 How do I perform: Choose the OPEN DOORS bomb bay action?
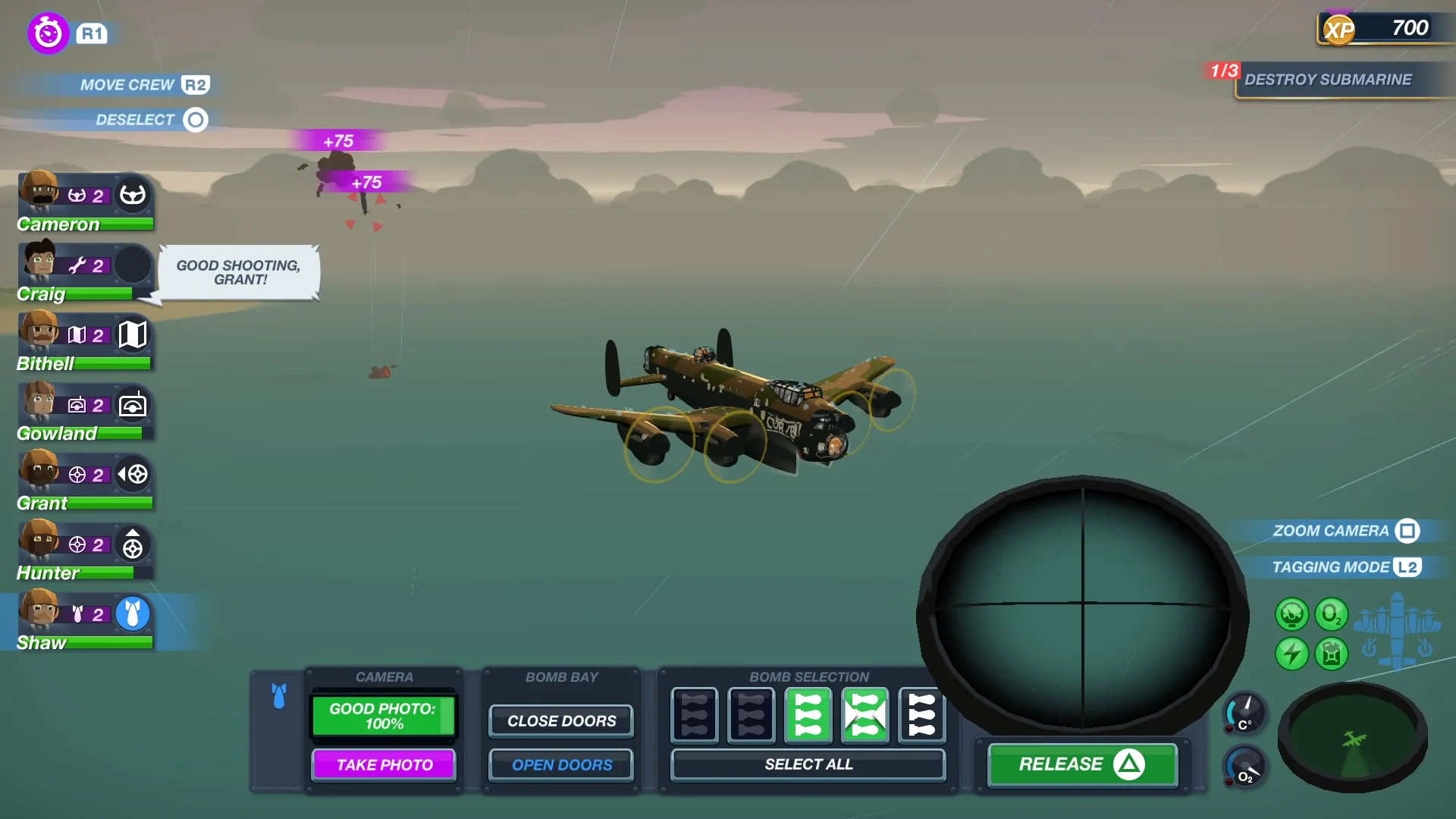coord(560,764)
